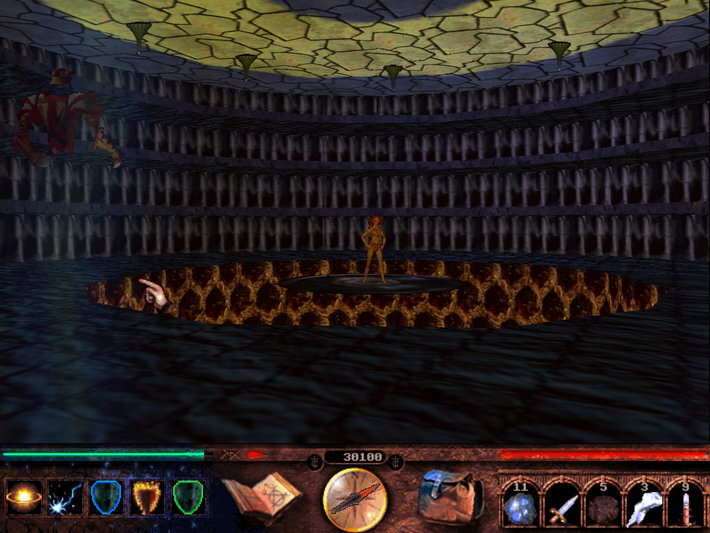Open the leather backpack inventory
This screenshot has width=710, height=533.
(x=448, y=497)
